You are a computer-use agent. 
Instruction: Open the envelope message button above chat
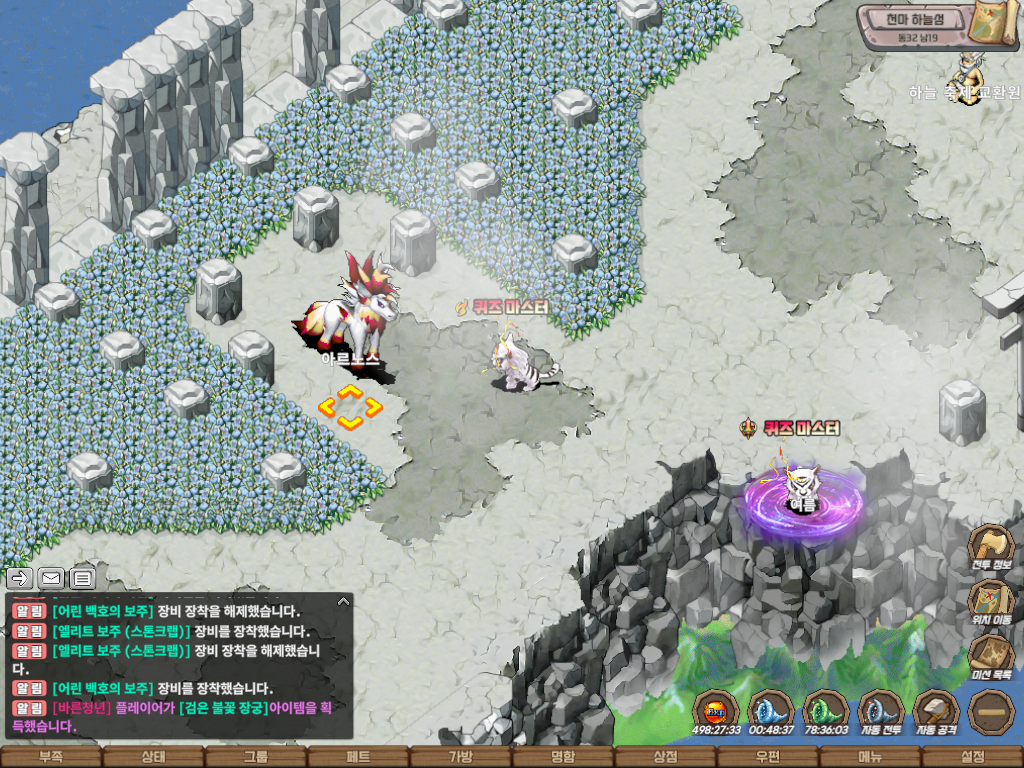[51, 577]
